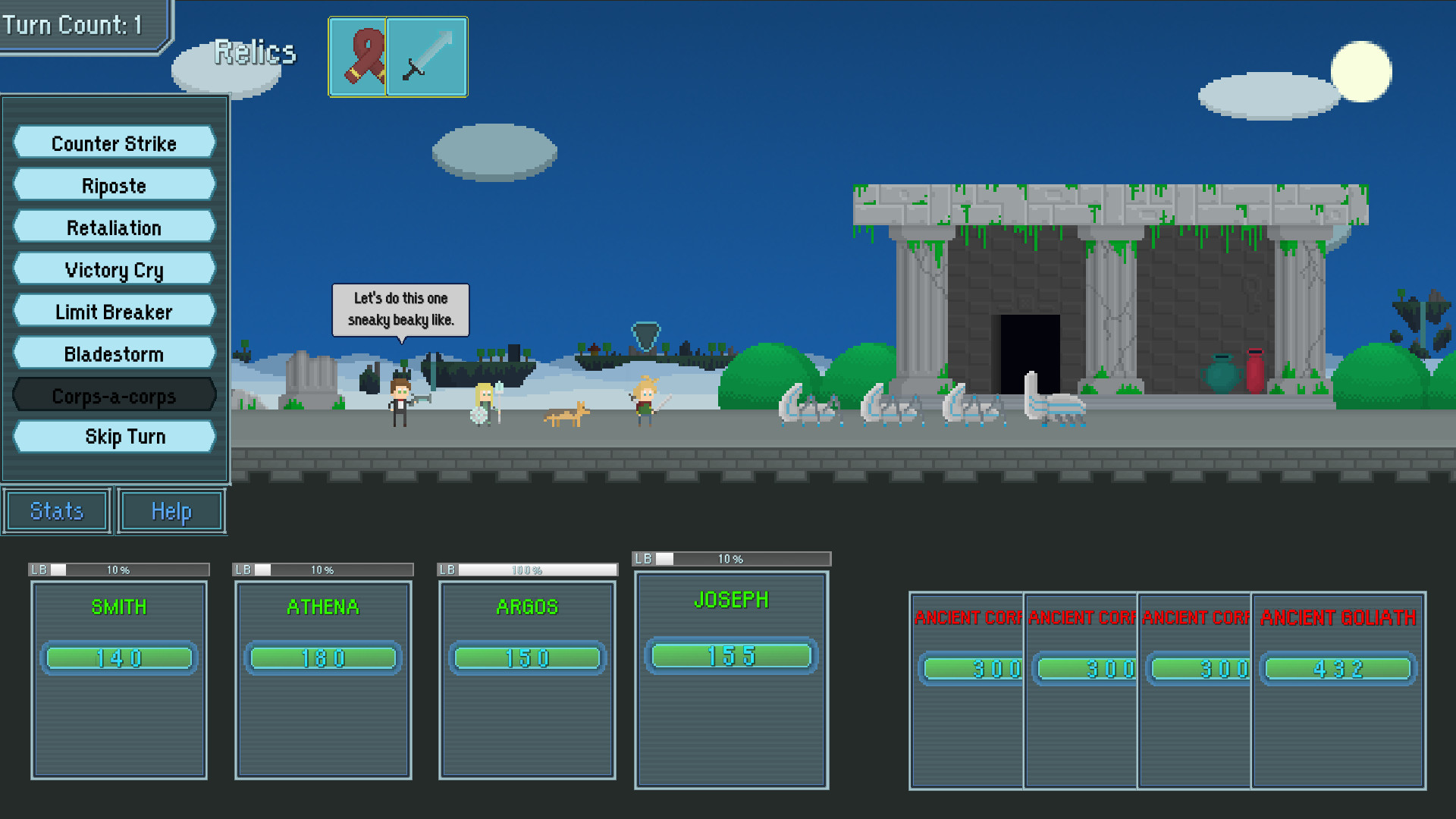Activate the Retaliation skill
Image resolution: width=1456 pixels, height=819 pixels.
[x=113, y=227]
